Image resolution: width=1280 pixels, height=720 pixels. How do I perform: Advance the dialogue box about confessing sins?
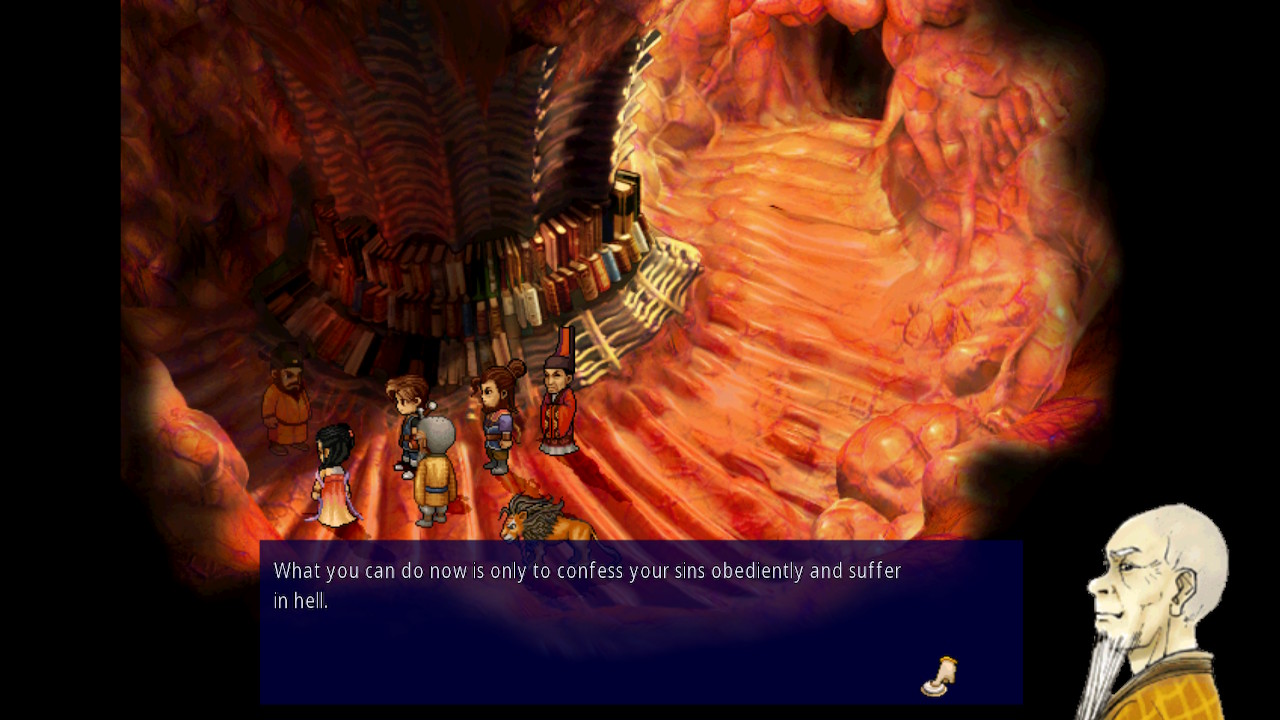click(640, 621)
